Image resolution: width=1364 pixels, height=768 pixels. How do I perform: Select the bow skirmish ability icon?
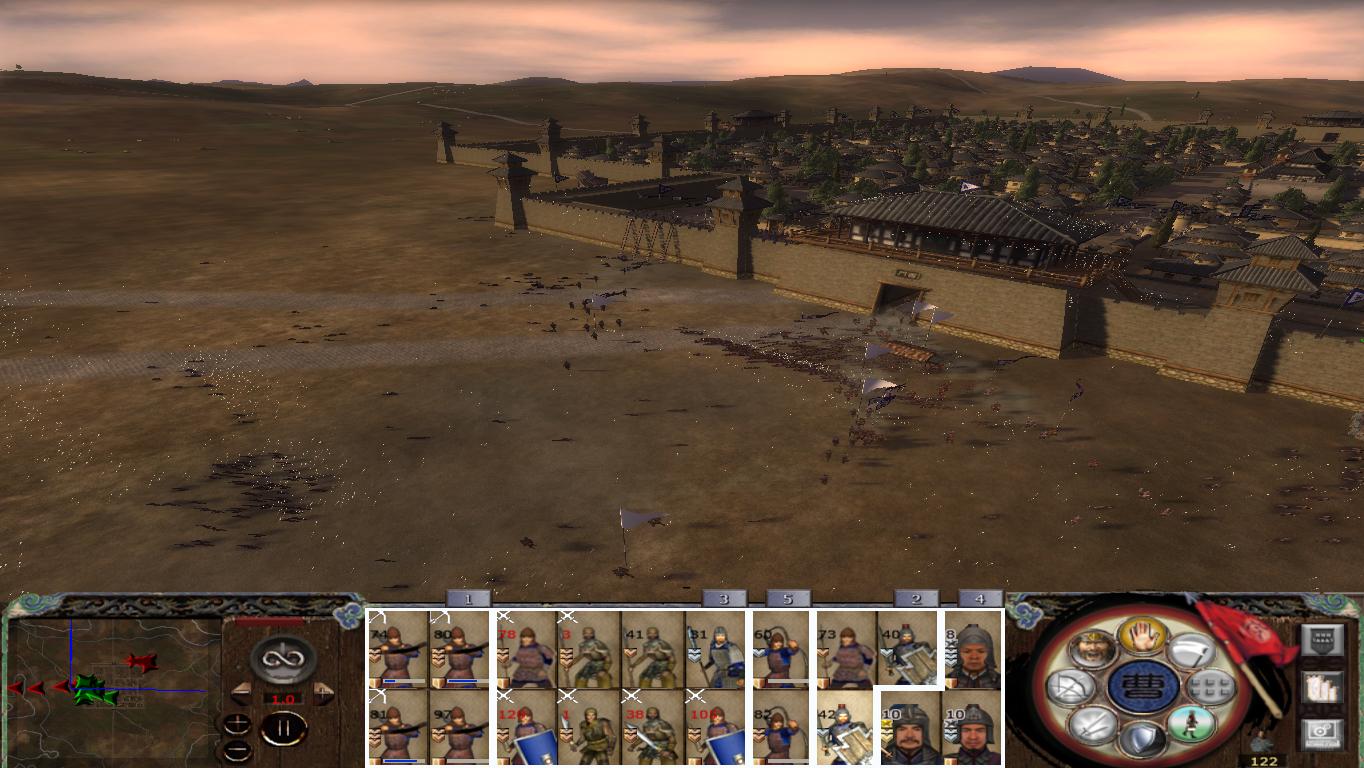click(x=1072, y=688)
